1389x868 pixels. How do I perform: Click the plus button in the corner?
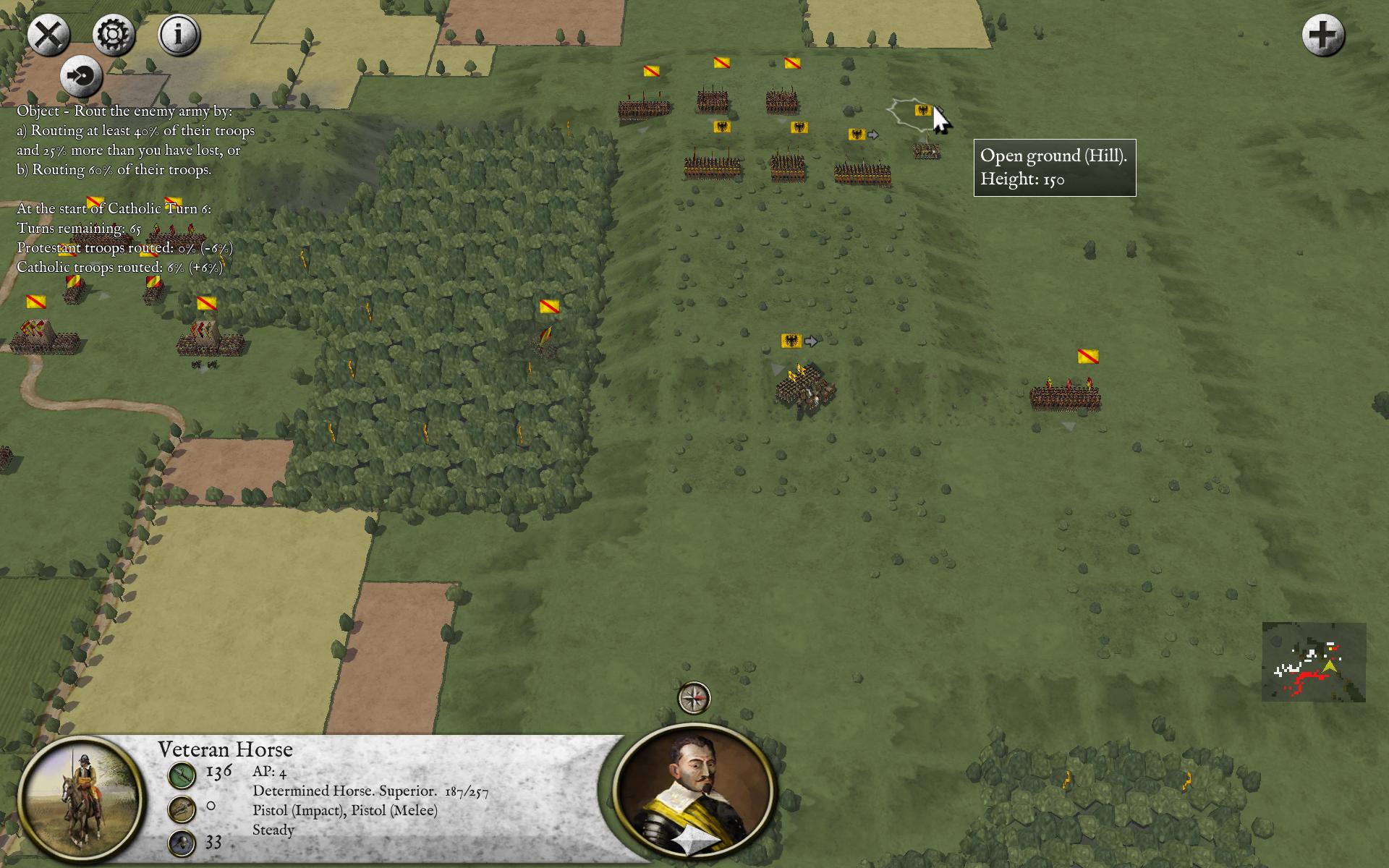click(x=1322, y=35)
